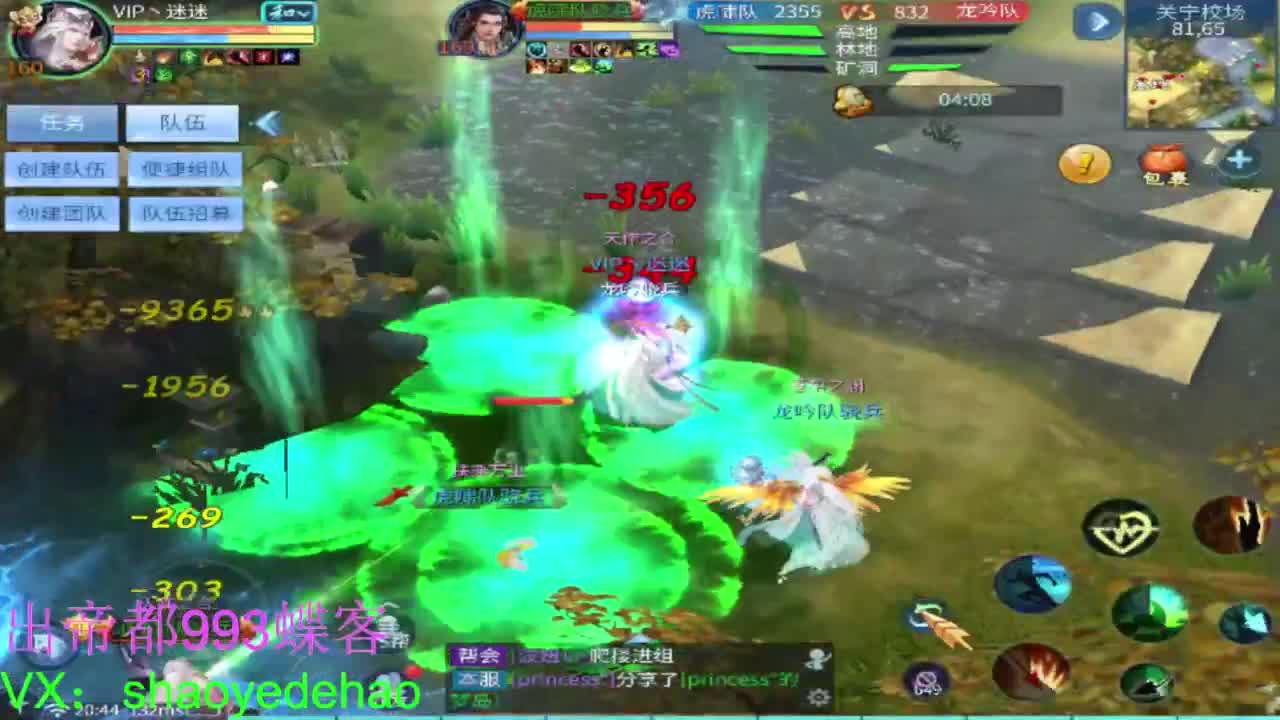Open chat settings via the gear icon
This screenshot has height=720, width=1280.
(x=818, y=695)
